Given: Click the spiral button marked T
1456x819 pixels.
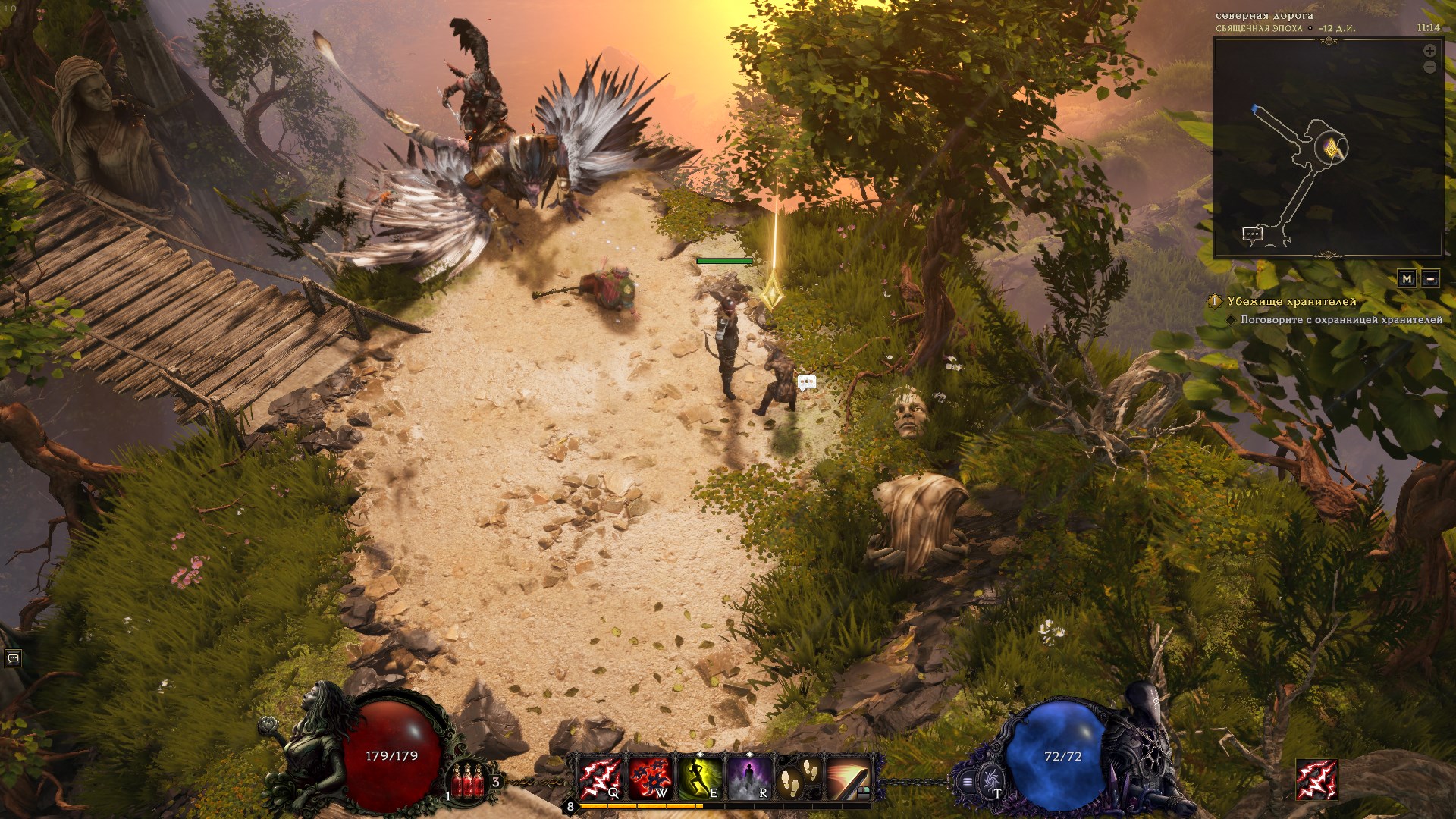Looking at the screenshot, I should tap(990, 780).
